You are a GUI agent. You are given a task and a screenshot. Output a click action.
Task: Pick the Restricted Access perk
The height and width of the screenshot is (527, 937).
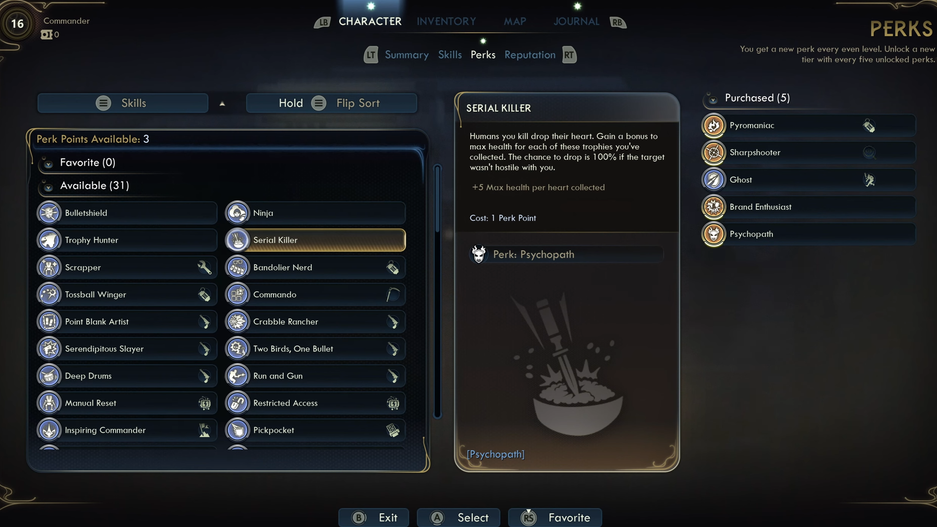[315, 403]
